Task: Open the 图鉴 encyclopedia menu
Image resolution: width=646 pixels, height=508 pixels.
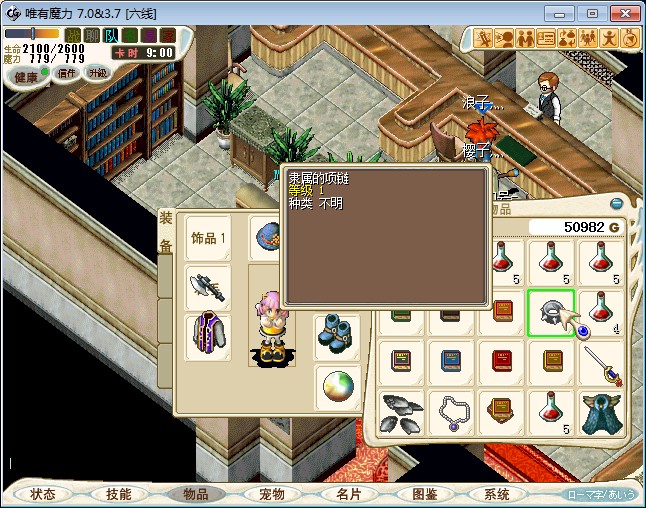Action: [x=423, y=494]
